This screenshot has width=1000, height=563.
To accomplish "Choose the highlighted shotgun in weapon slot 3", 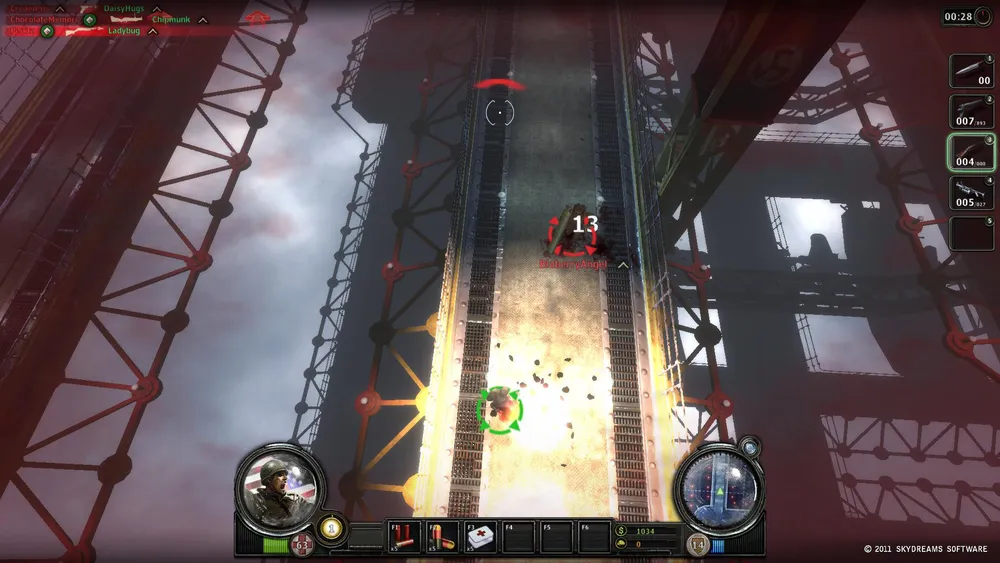I will (970, 152).
